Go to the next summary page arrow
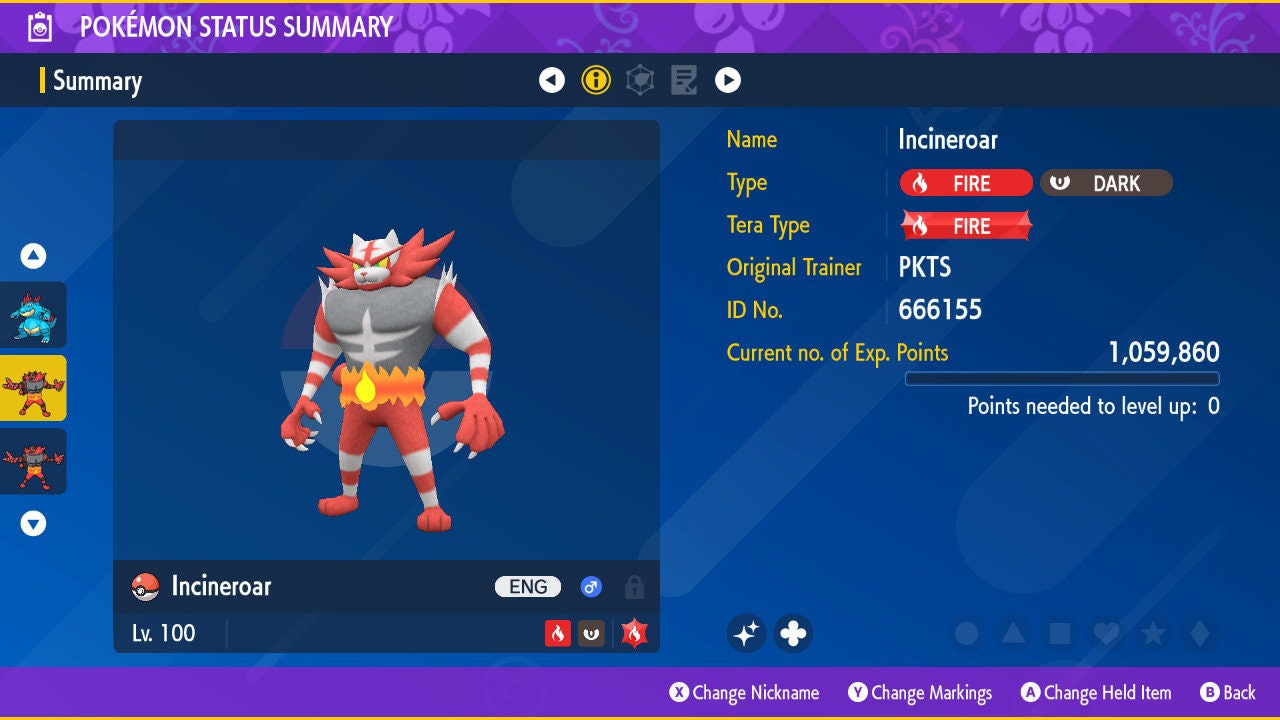The height and width of the screenshot is (720, 1280). 728,80
